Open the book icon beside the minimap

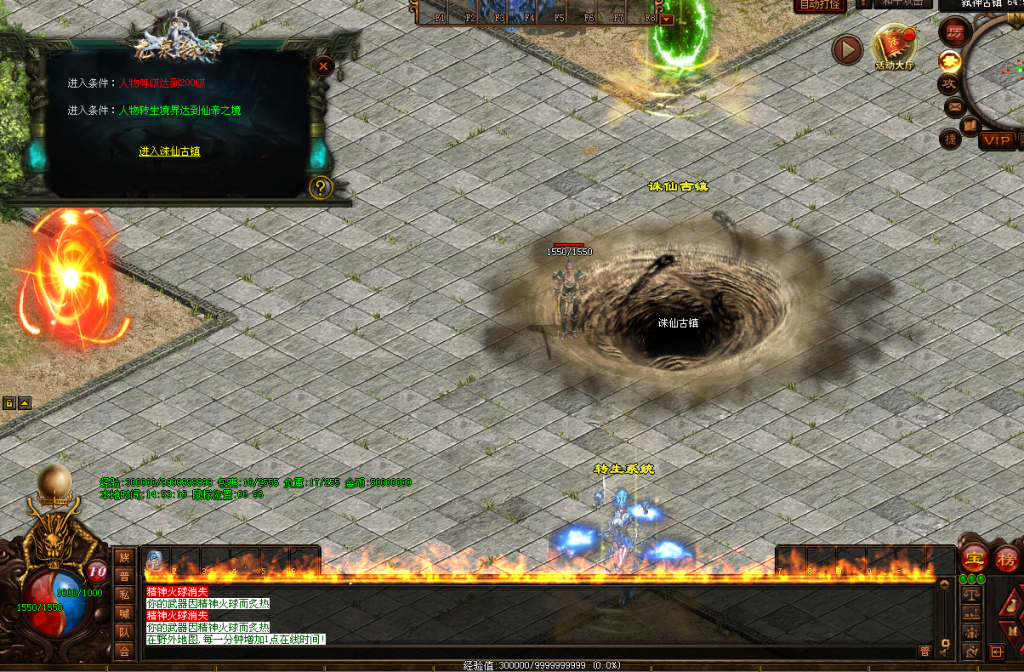pyautogui.click(x=969, y=126)
